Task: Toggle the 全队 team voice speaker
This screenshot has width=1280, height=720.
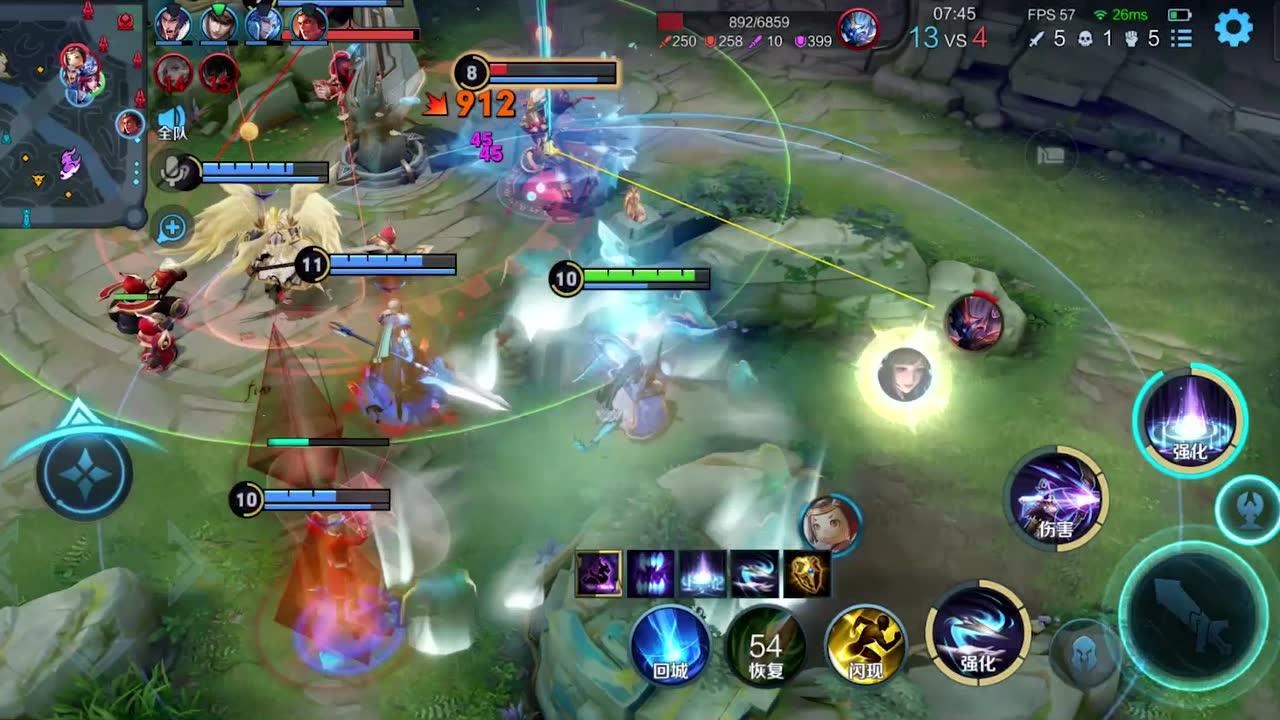Action: pyautogui.click(x=172, y=122)
